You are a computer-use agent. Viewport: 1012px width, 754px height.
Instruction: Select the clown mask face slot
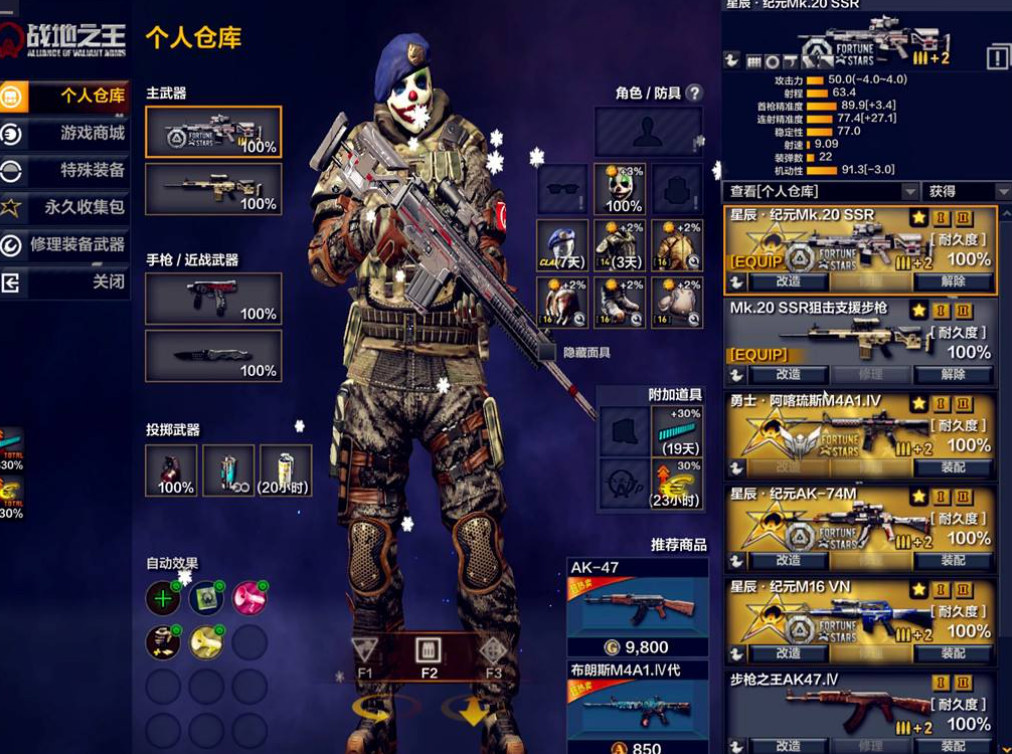[x=622, y=189]
